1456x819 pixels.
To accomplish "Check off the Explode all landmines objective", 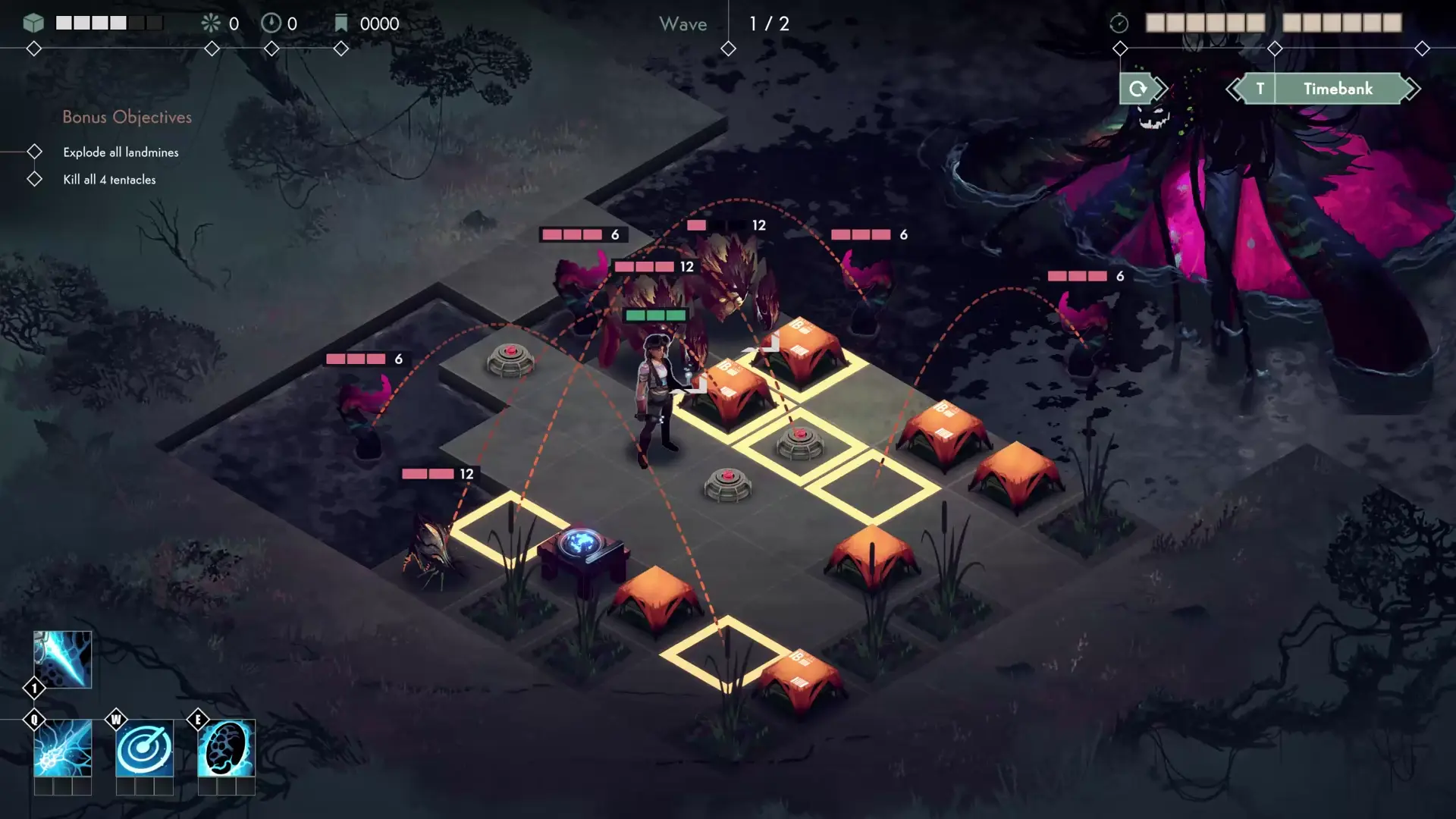I will 34,151.
